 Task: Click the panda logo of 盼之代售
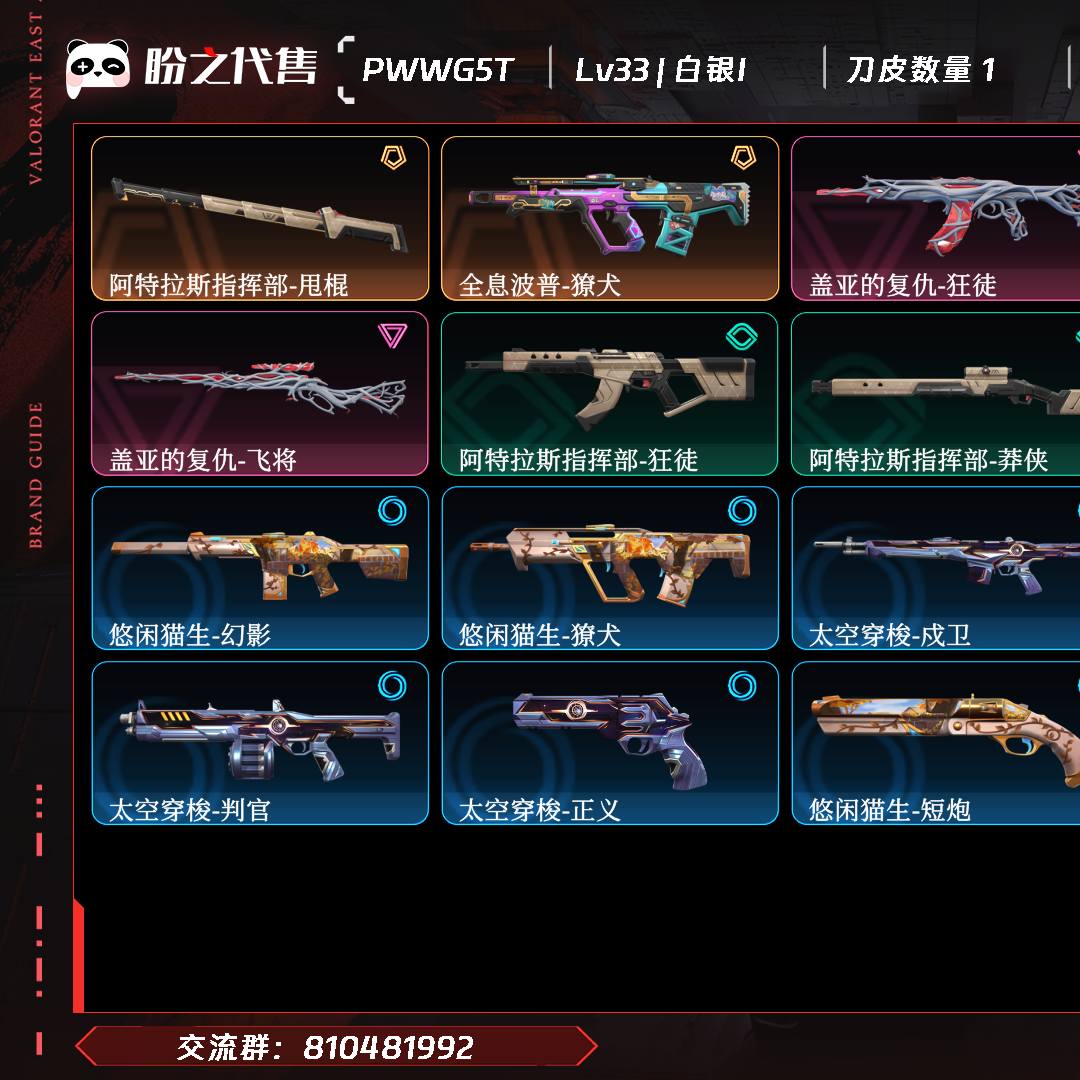98,68
